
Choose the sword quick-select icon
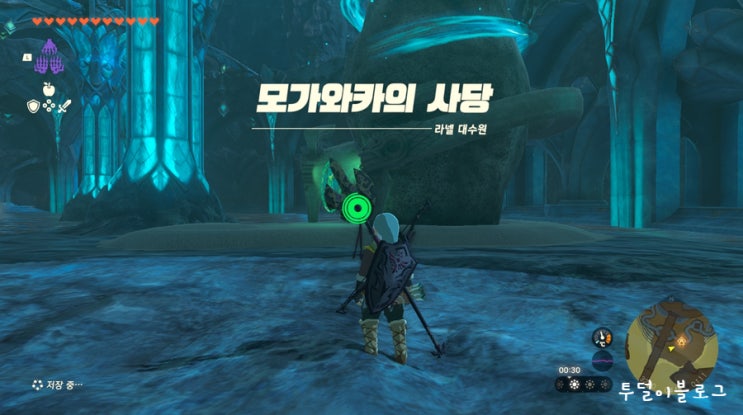pyautogui.click(x=62, y=106)
